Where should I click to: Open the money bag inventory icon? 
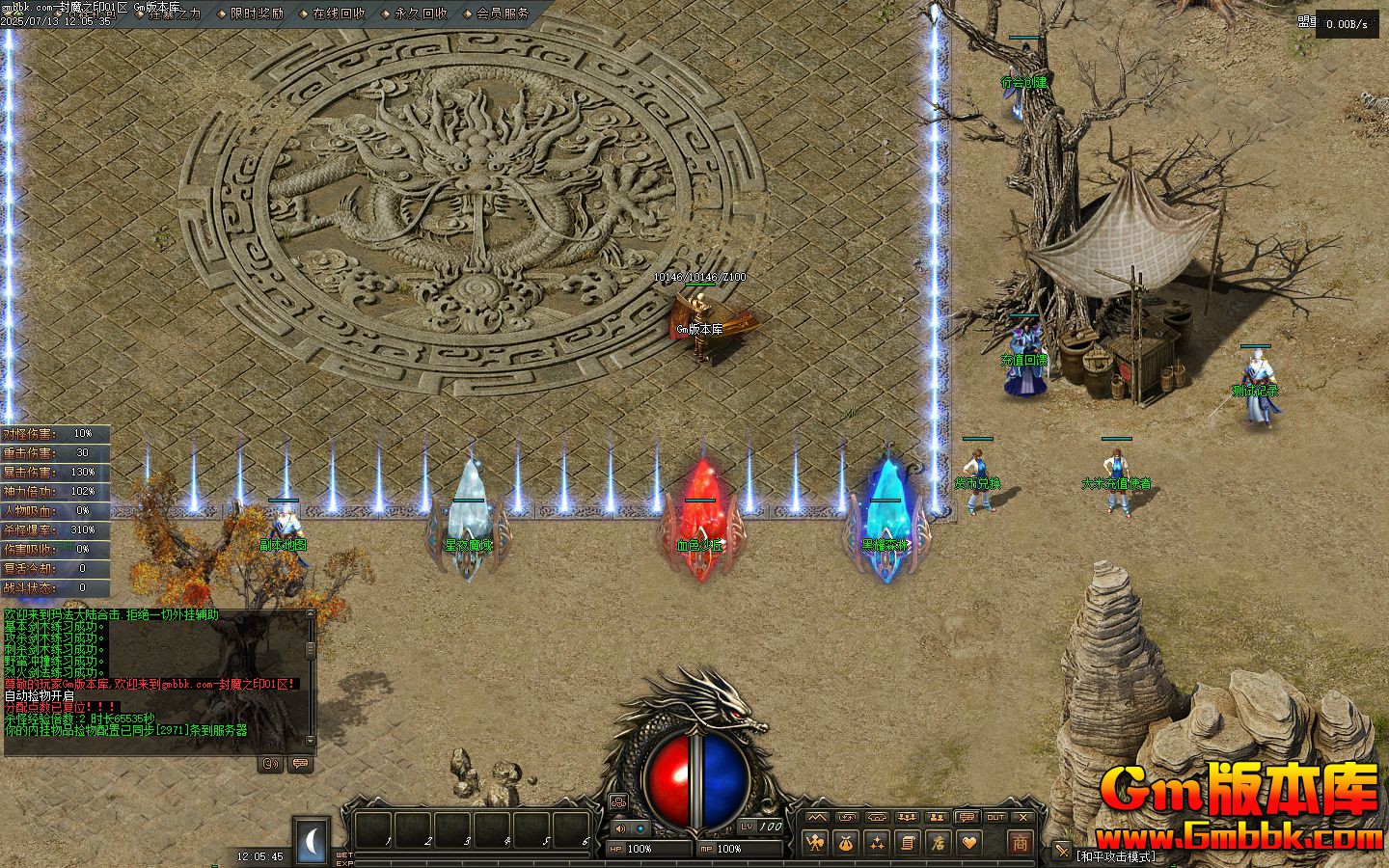(x=846, y=843)
